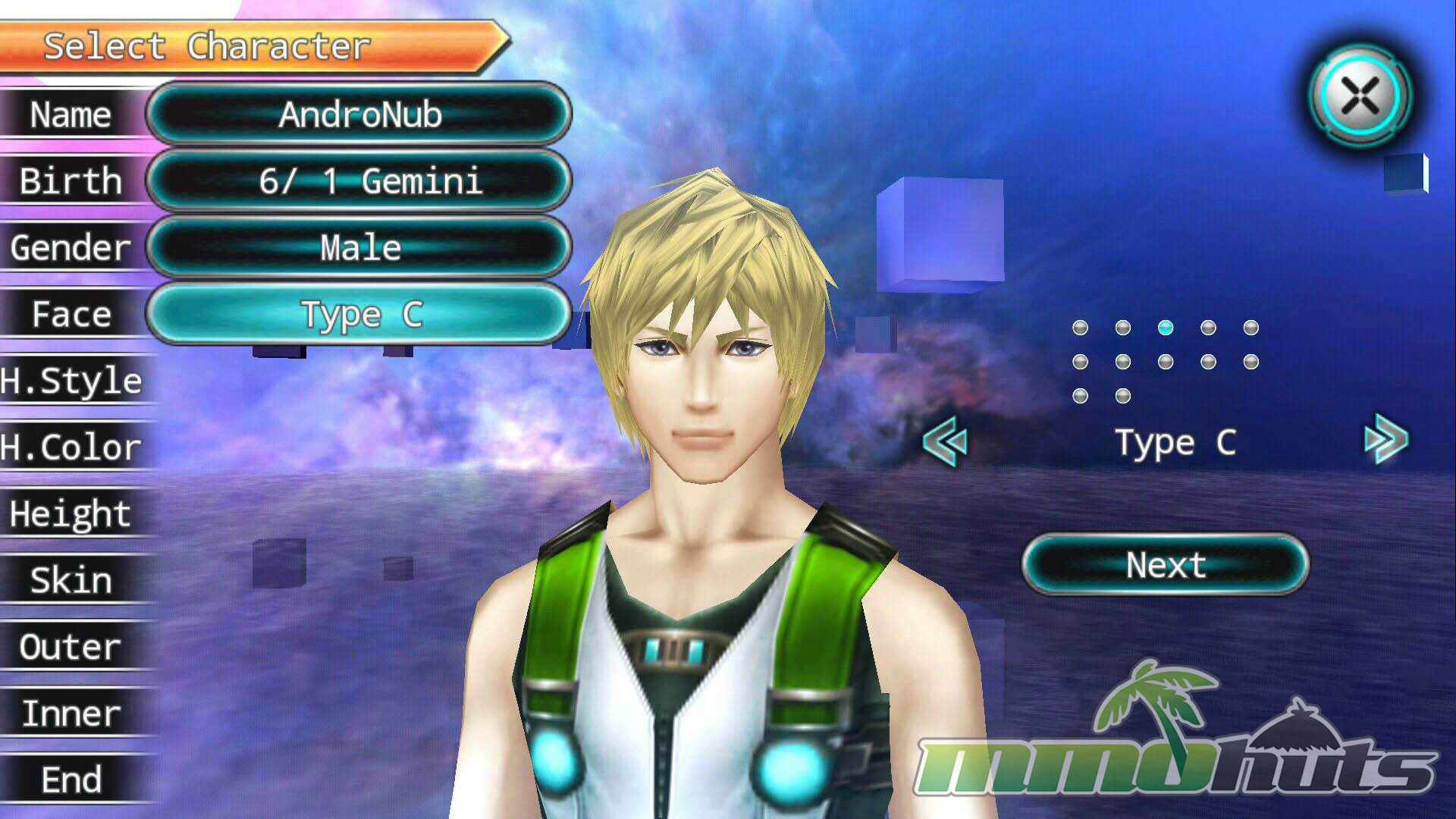Open the H.Style hair style option
Screen dimensions: 1456x819
pos(72,381)
